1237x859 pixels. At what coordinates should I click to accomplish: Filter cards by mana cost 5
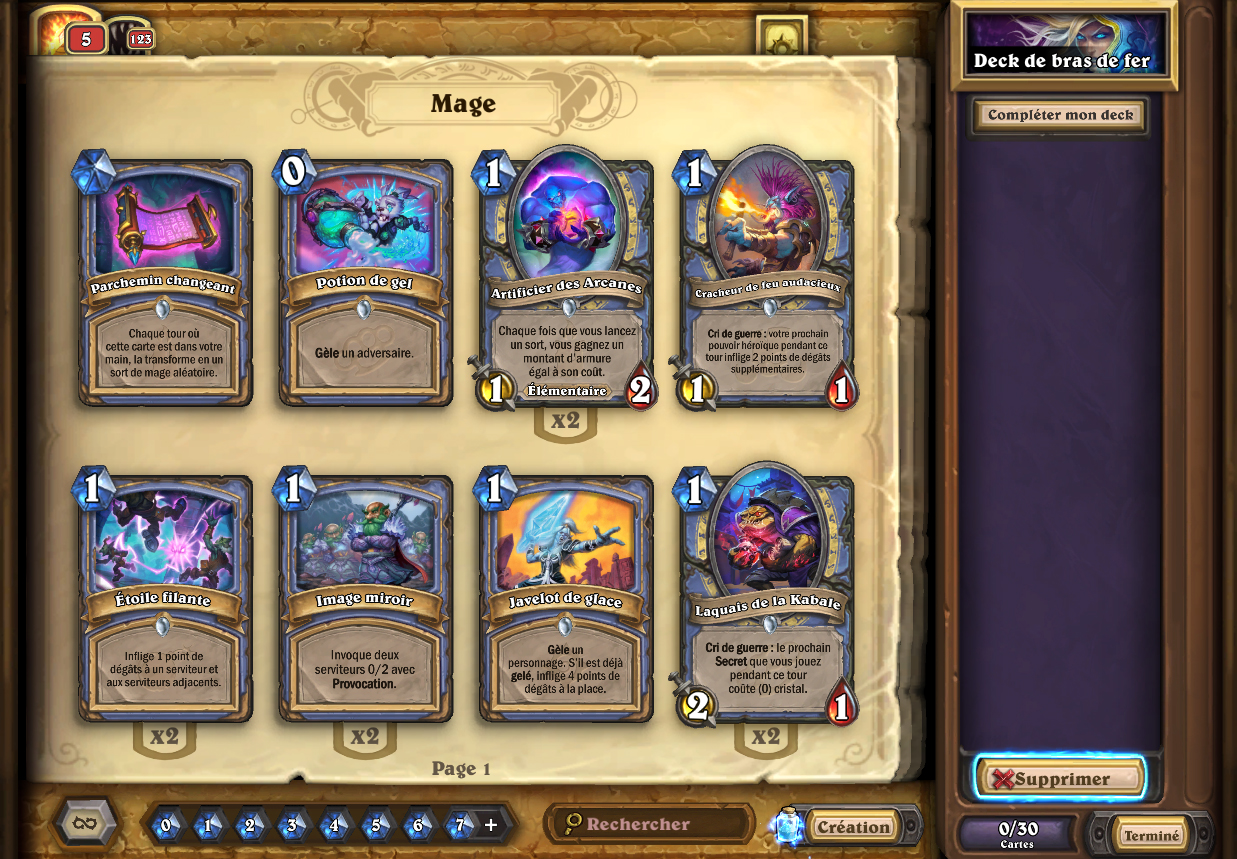point(376,825)
